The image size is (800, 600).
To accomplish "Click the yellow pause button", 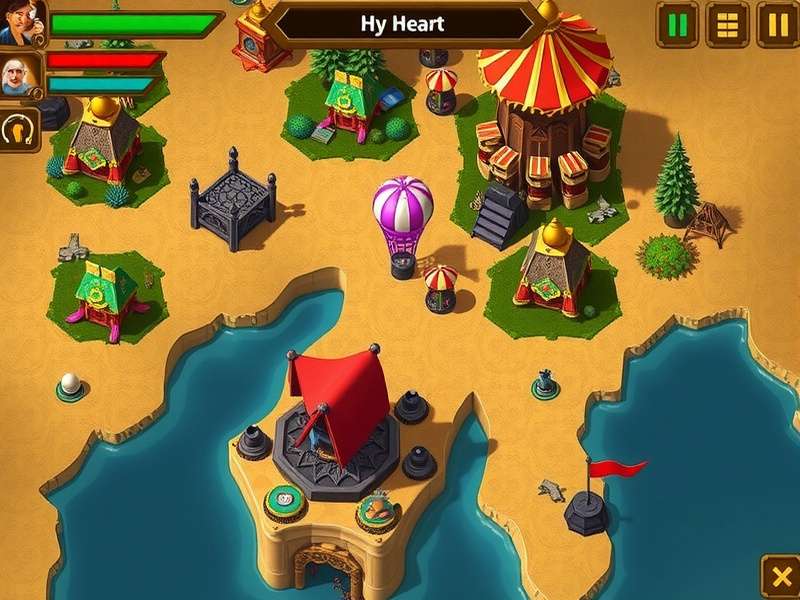I will [x=777, y=24].
